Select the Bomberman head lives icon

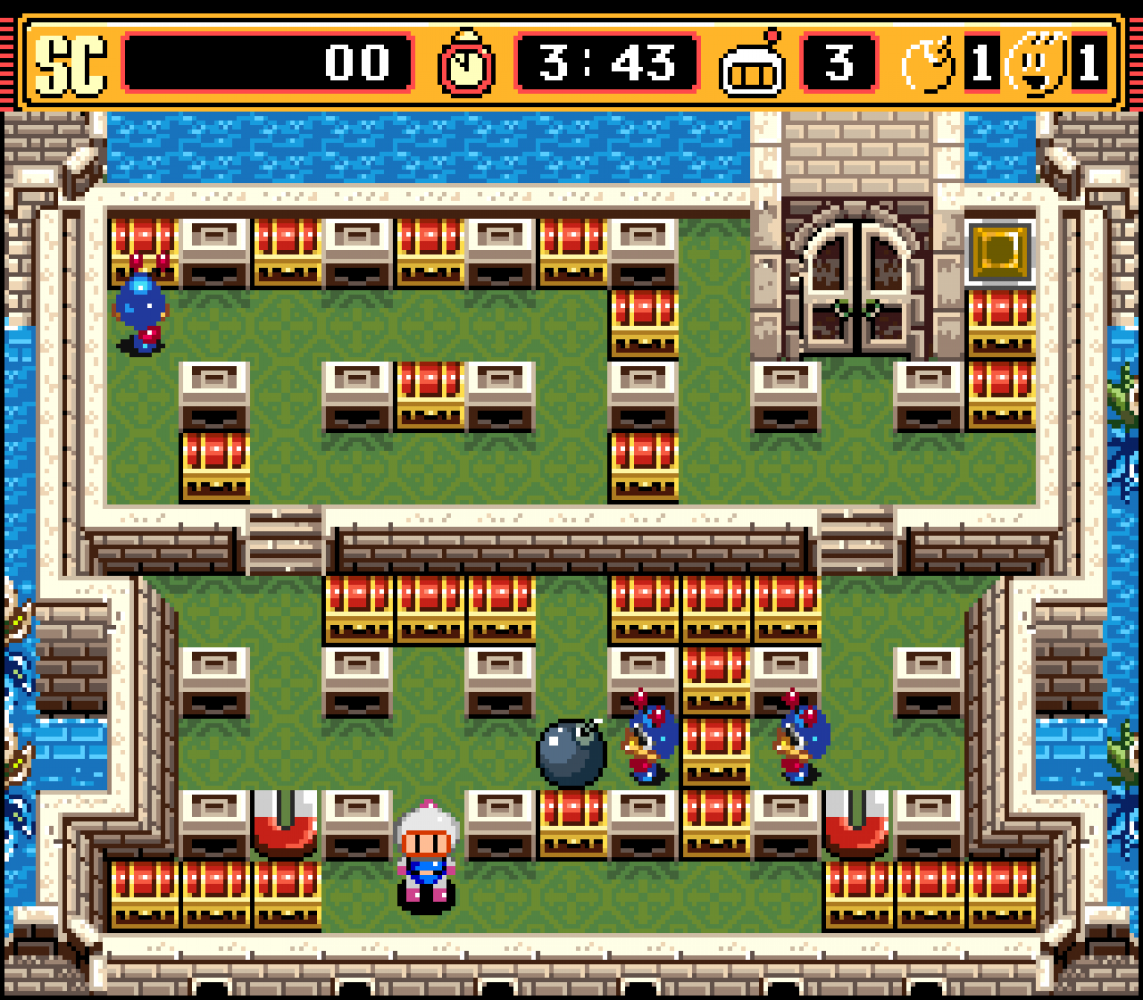(x=753, y=64)
